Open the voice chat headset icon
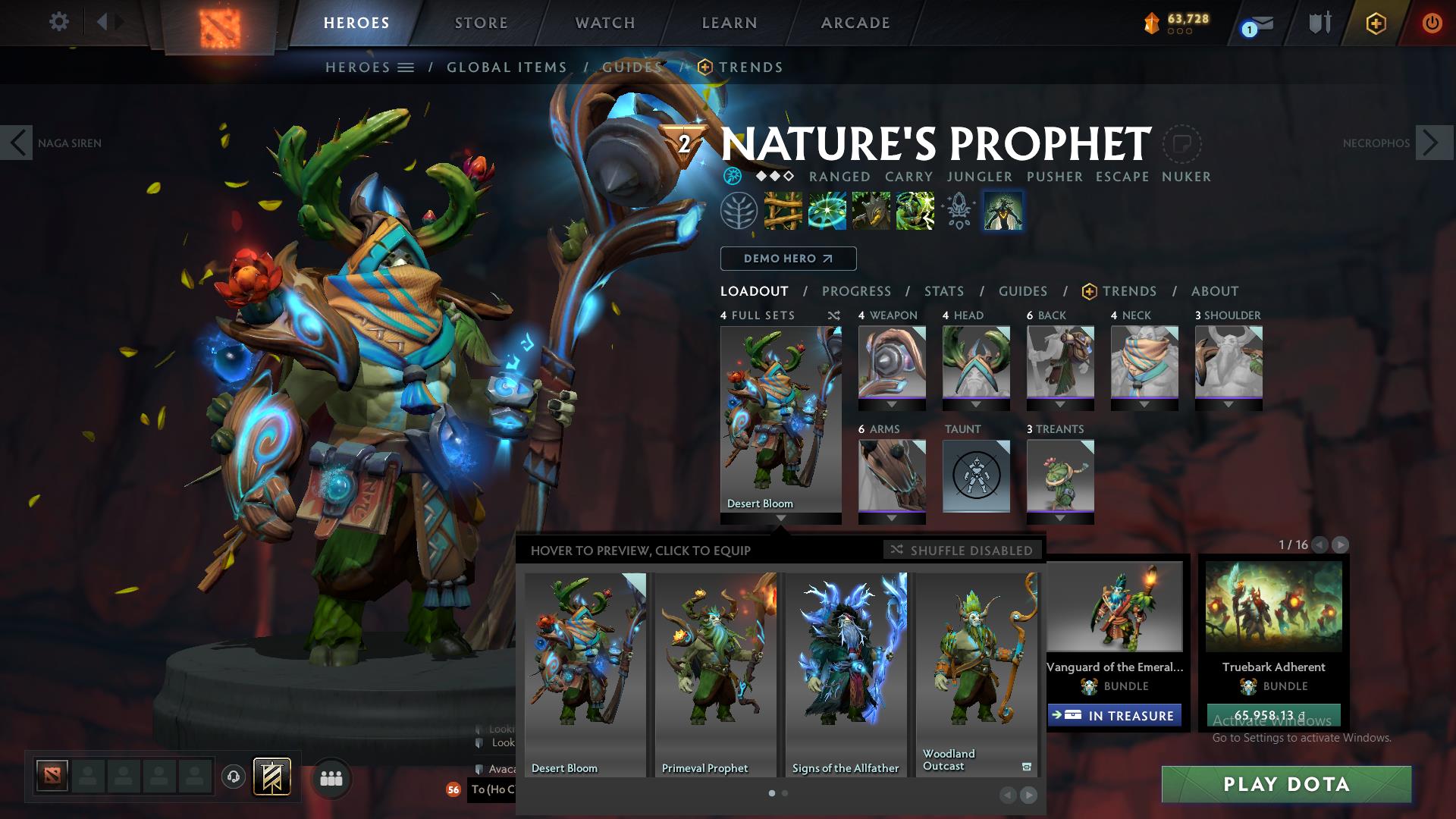 234,777
